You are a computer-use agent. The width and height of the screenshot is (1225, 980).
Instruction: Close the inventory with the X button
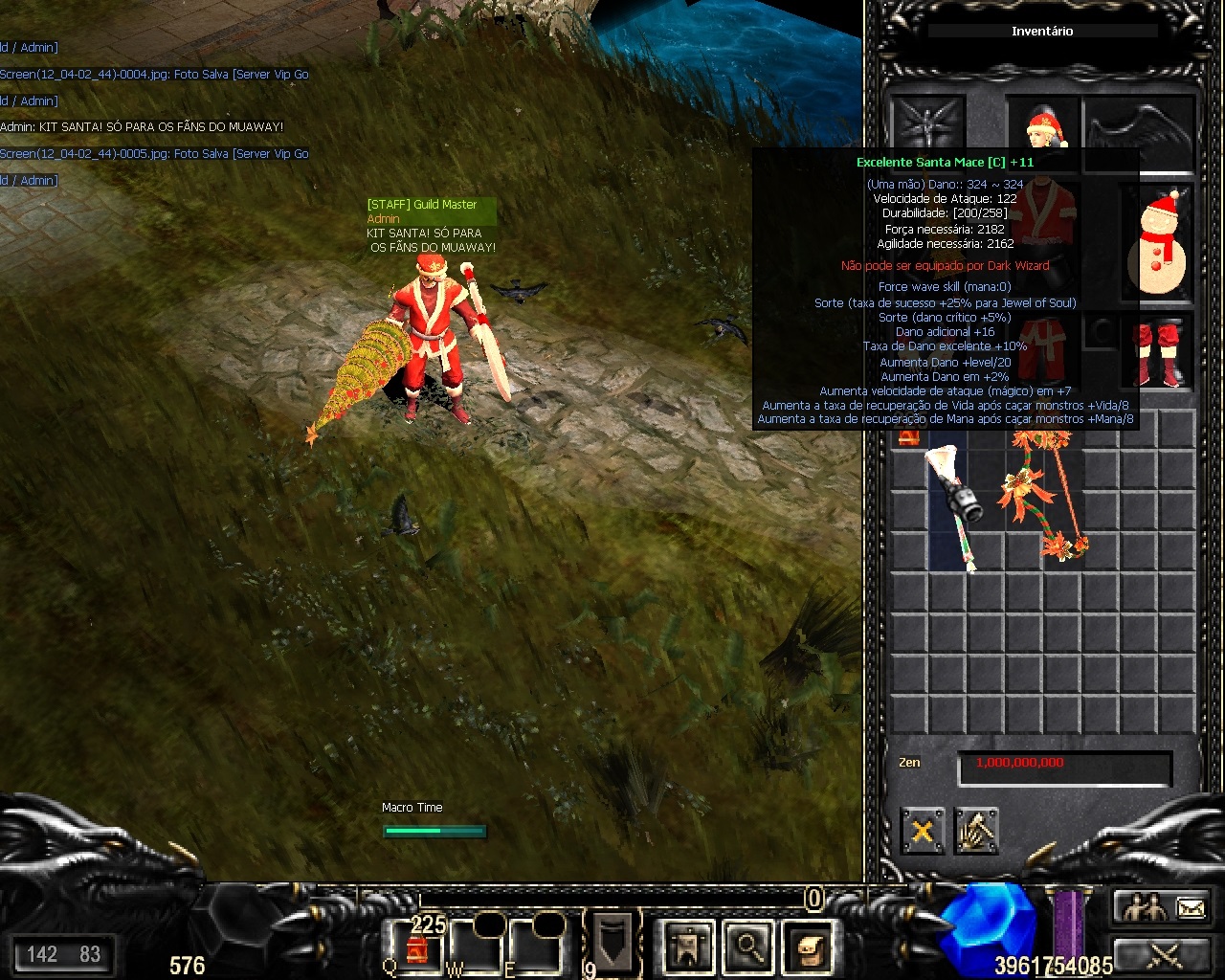923,831
